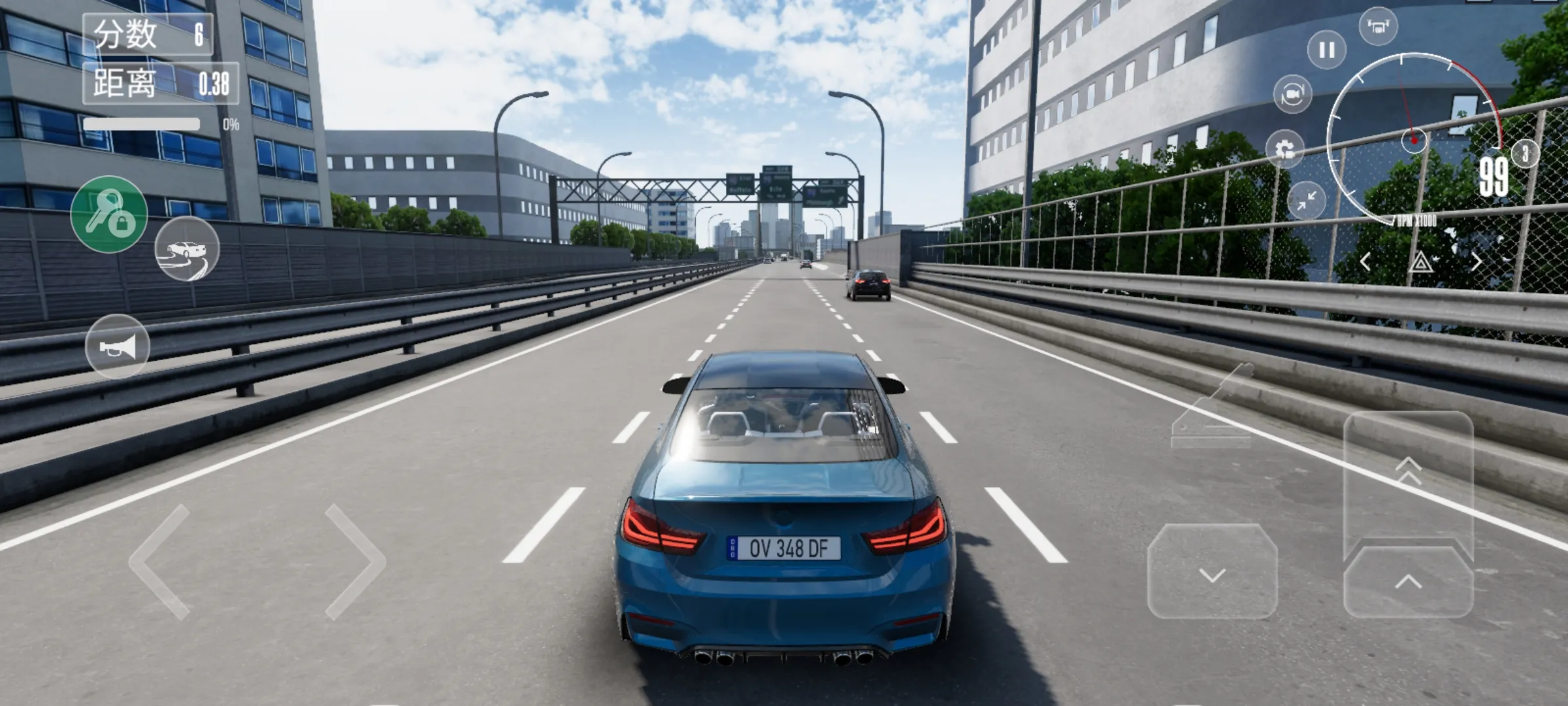Tap the inward arrows shrink icon
Image resolution: width=1568 pixels, height=706 pixels.
coord(1306,201)
